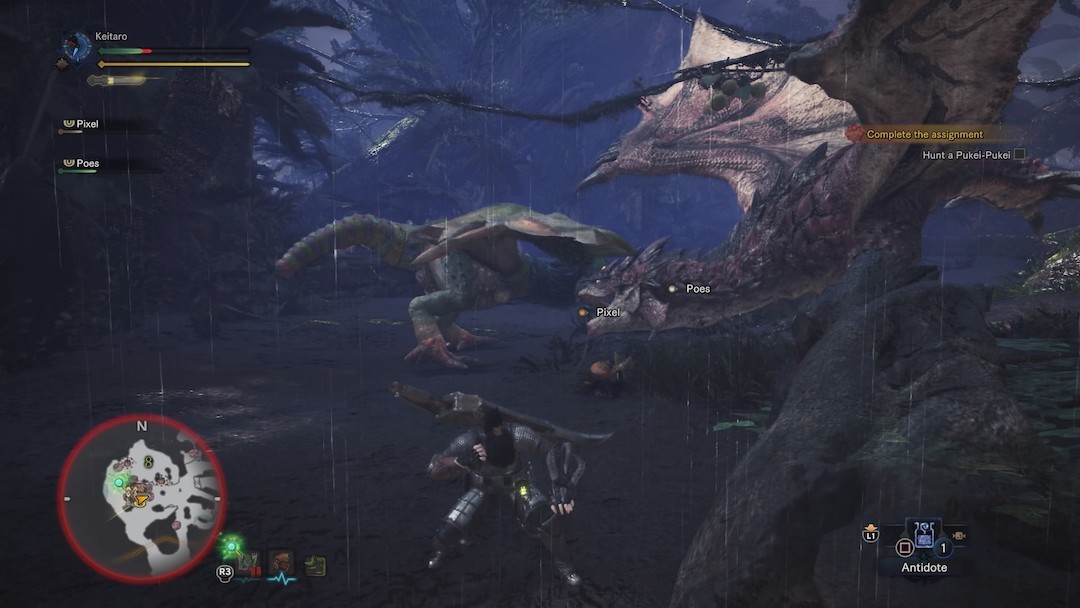Click the green footprint track icon
Screen dimensions: 1080x608
[316, 566]
